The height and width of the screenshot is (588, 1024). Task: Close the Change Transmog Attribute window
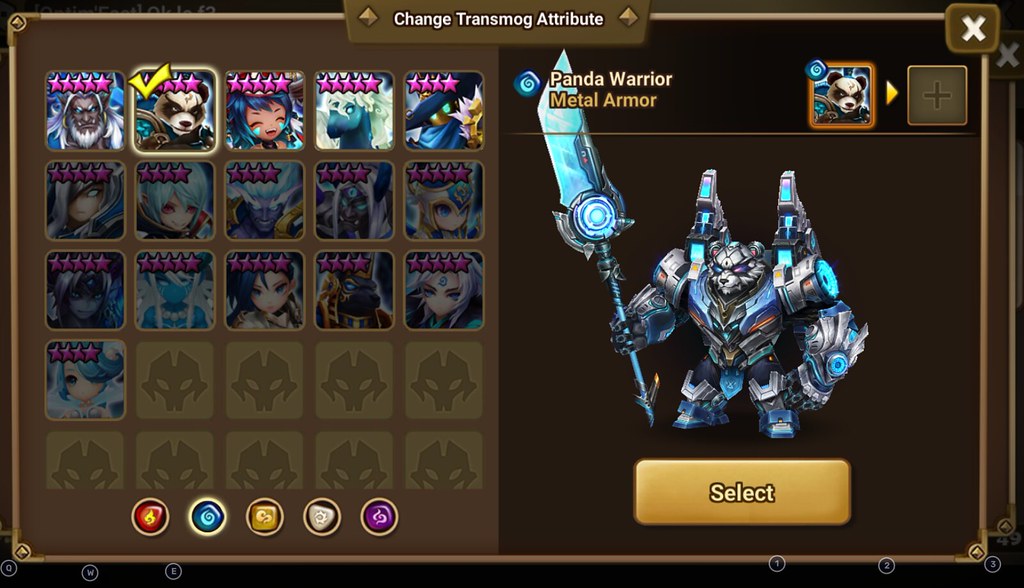coord(972,30)
